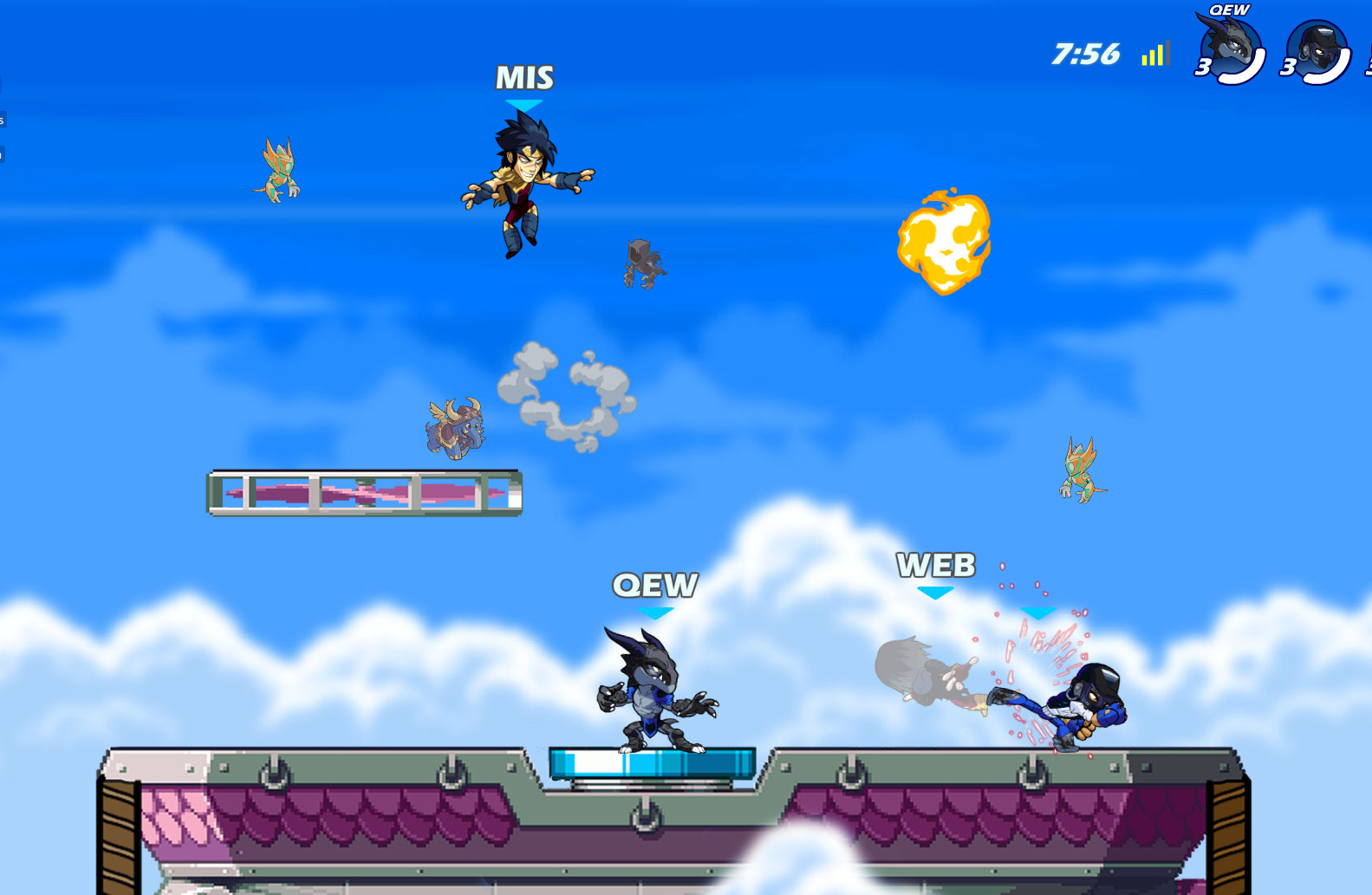Screen dimensions: 1372x895
Task: Click the yellow connection strength bars
Action: click(1153, 55)
